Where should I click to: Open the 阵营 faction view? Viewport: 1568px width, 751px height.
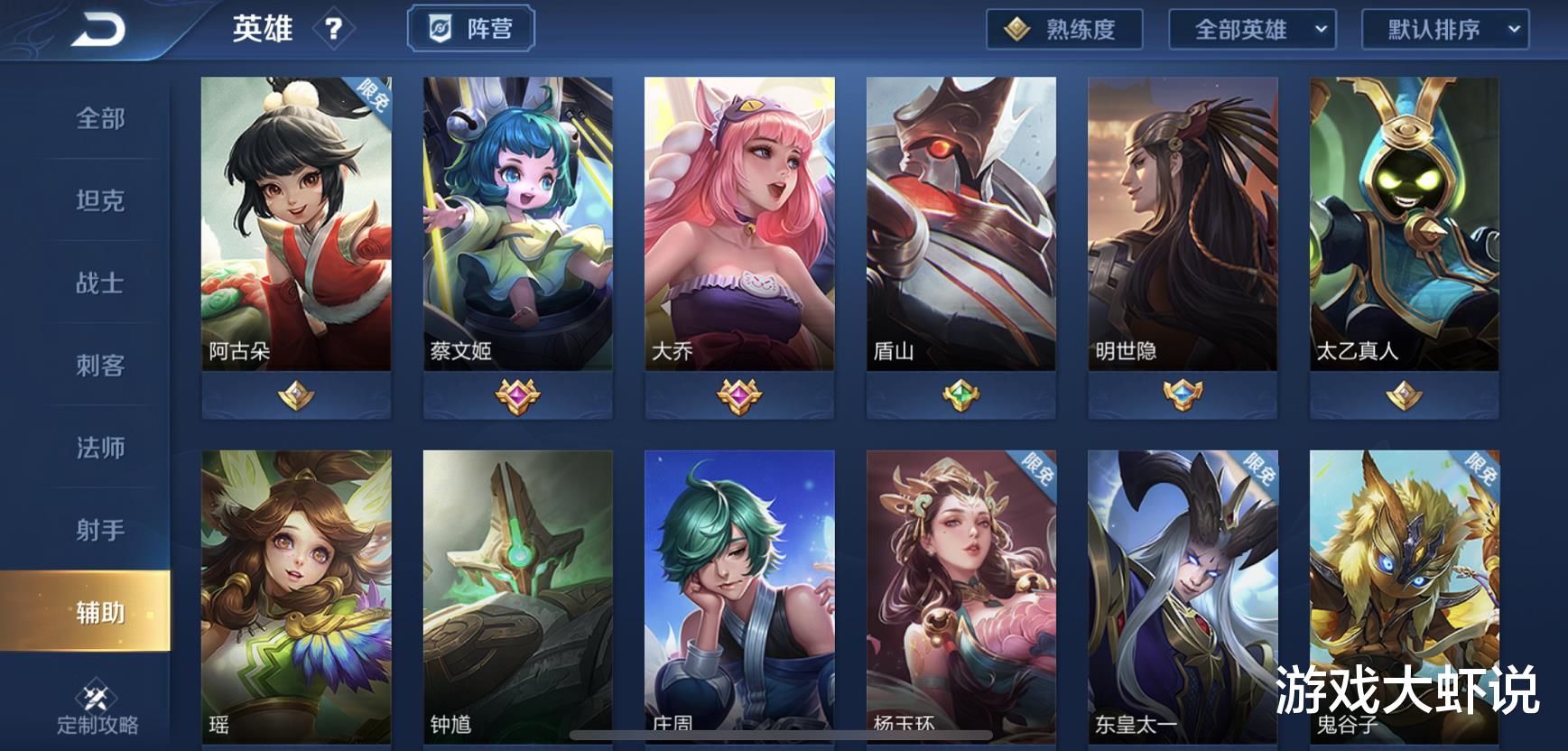coord(472,27)
